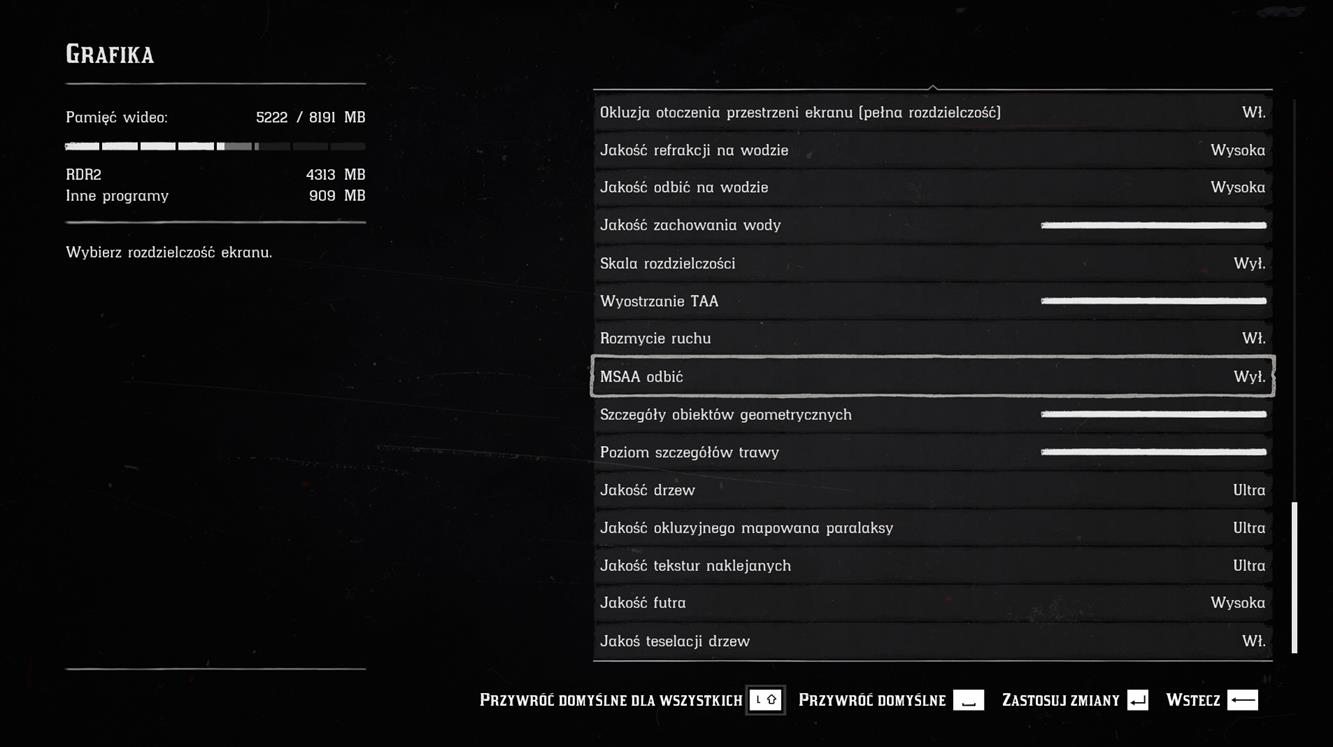Adjust the Jakość zachowania wody slider
Screen dimensions: 1333x747
[x=1153, y=225]
